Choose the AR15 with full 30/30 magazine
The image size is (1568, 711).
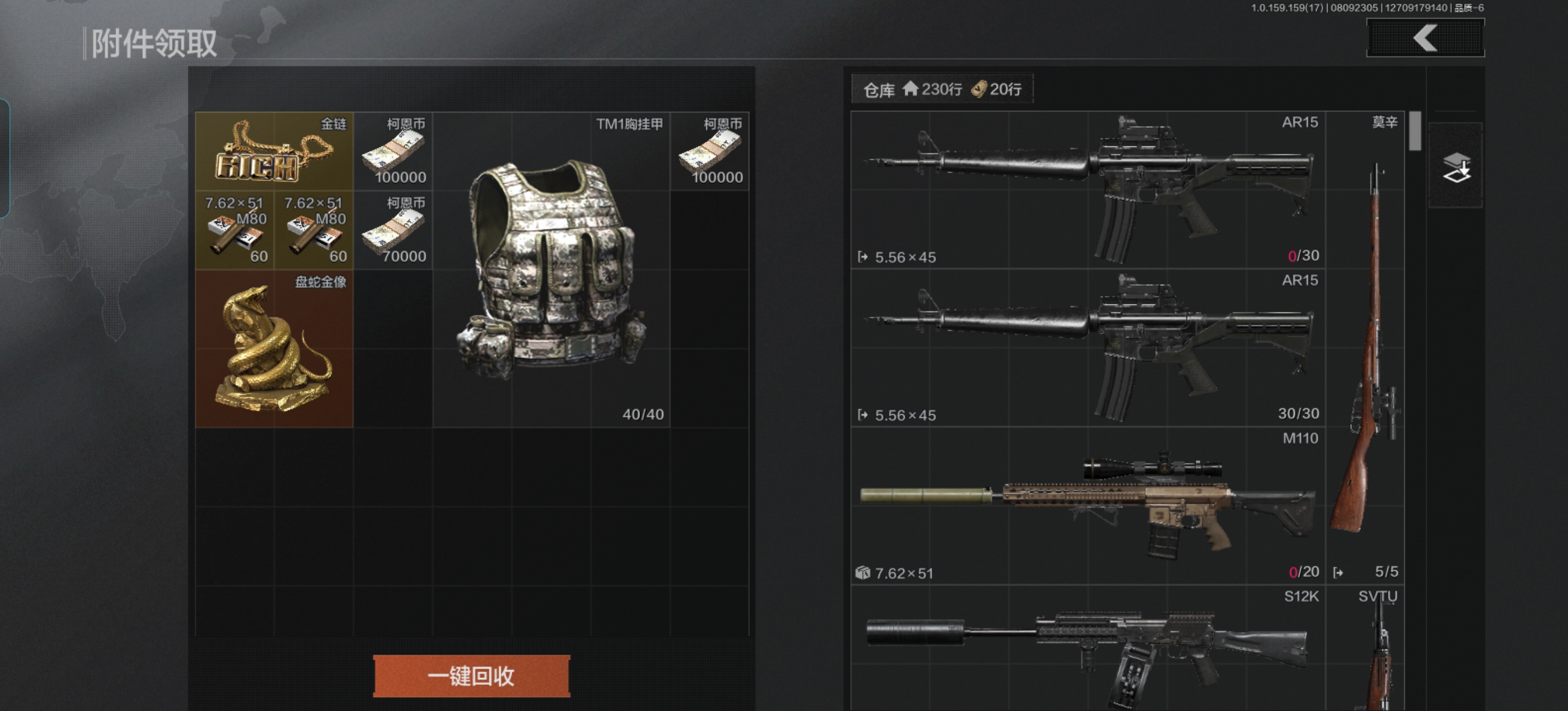click(x=1088, y=347)
